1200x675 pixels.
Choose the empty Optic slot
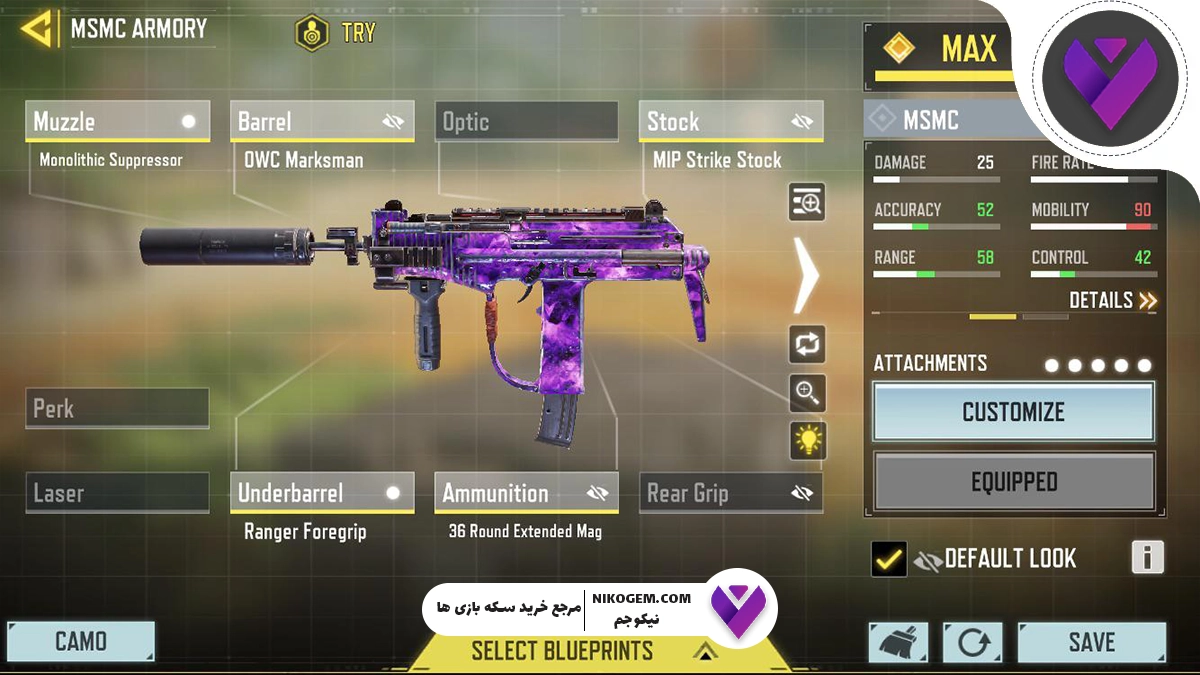(526, 122)
